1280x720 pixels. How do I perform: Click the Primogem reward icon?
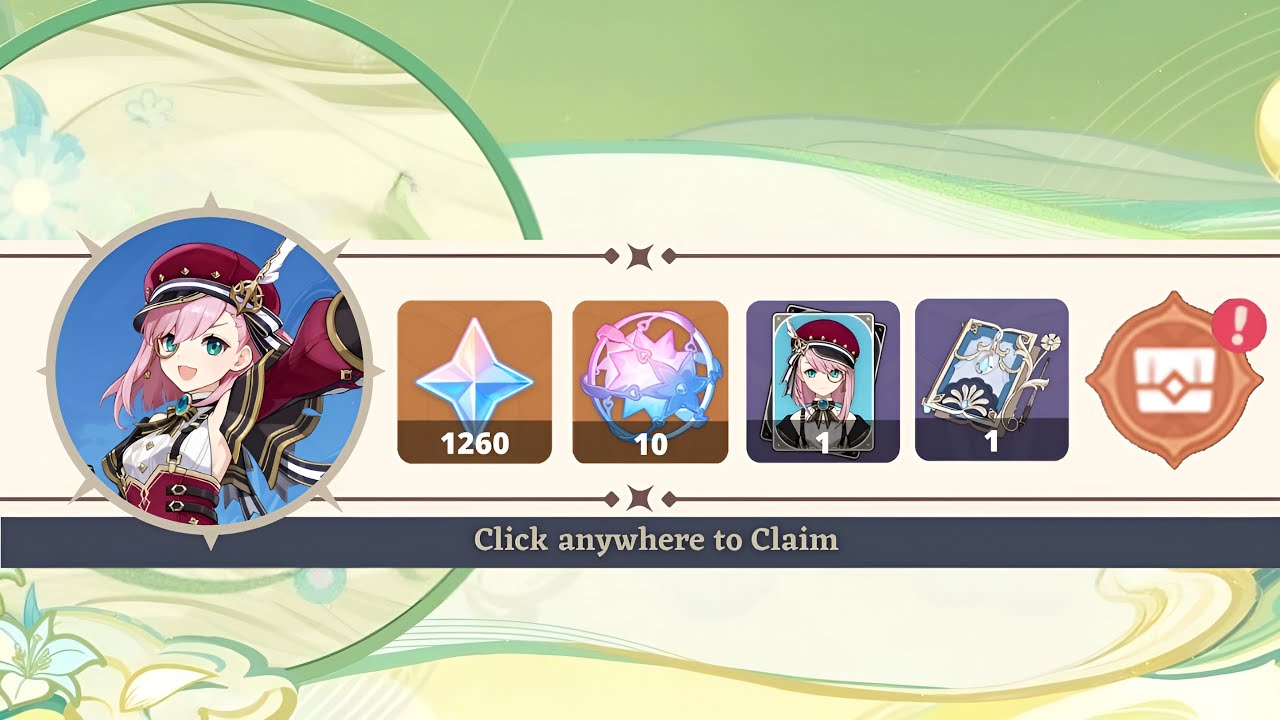(x=474, y=382)
